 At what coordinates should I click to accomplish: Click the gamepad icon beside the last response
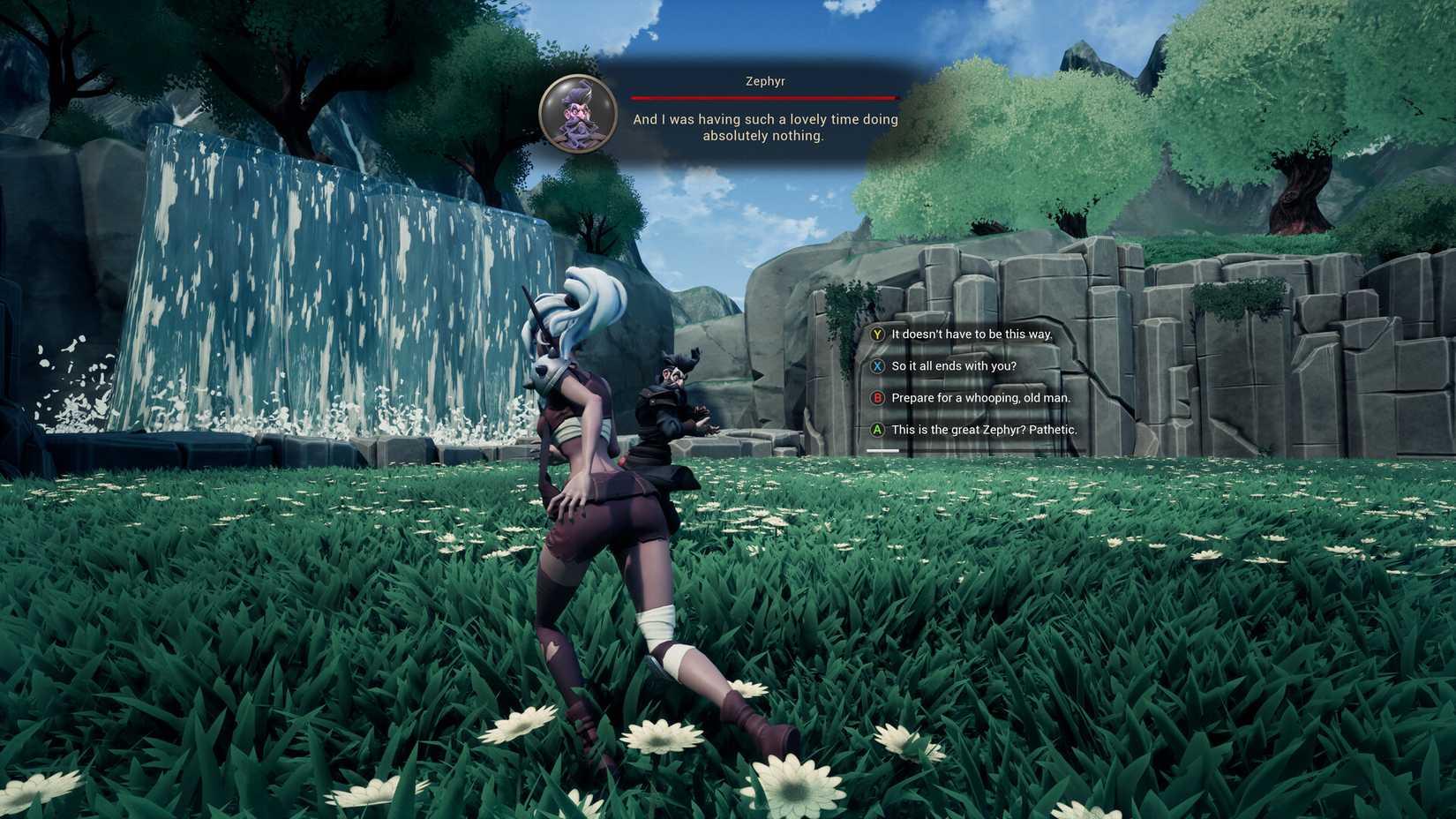876,430
